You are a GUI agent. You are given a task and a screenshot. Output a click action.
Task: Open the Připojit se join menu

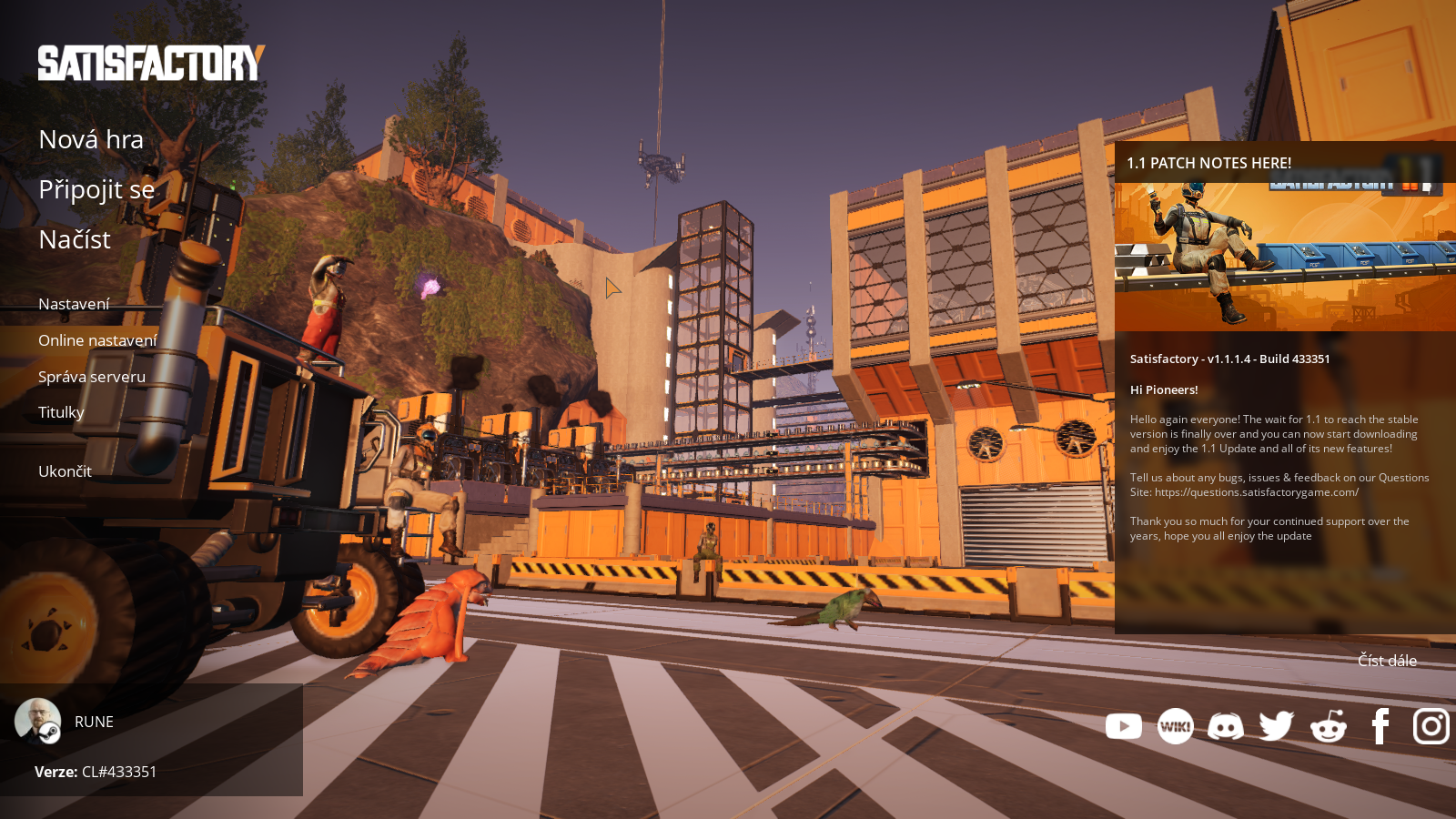coord(96,189)
